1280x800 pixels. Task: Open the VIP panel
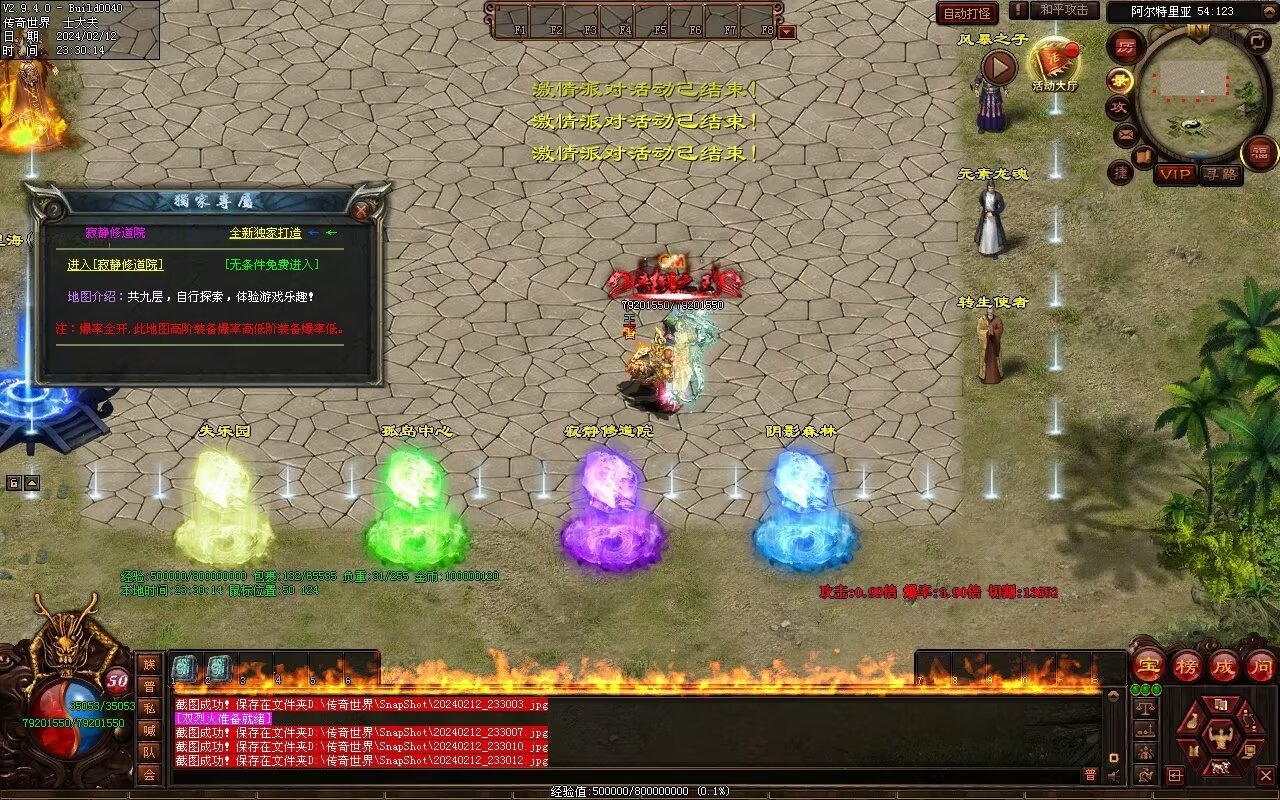click(x=1175, y=174)
